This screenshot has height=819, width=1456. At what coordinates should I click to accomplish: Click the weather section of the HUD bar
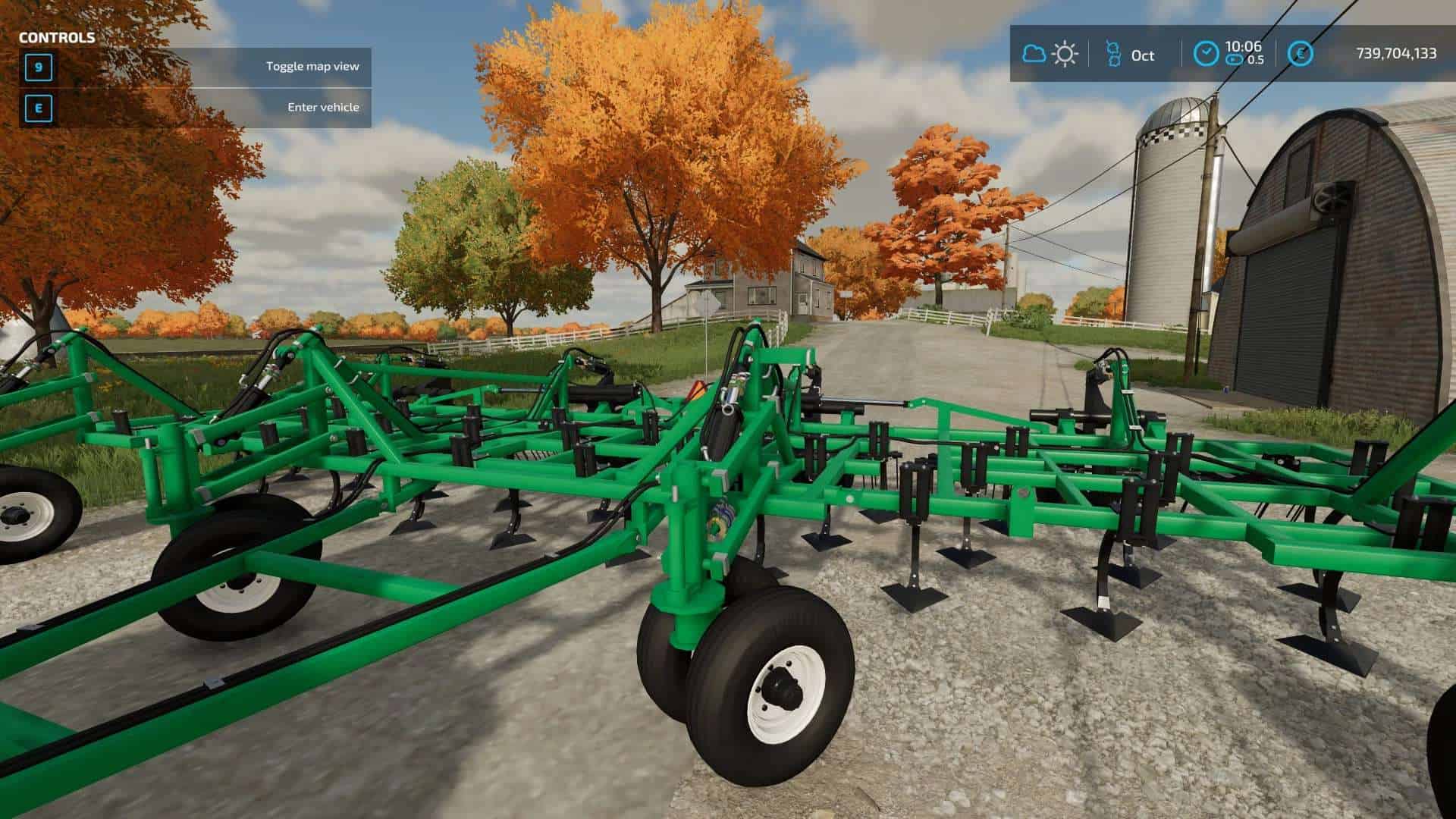pos(1050,53)
